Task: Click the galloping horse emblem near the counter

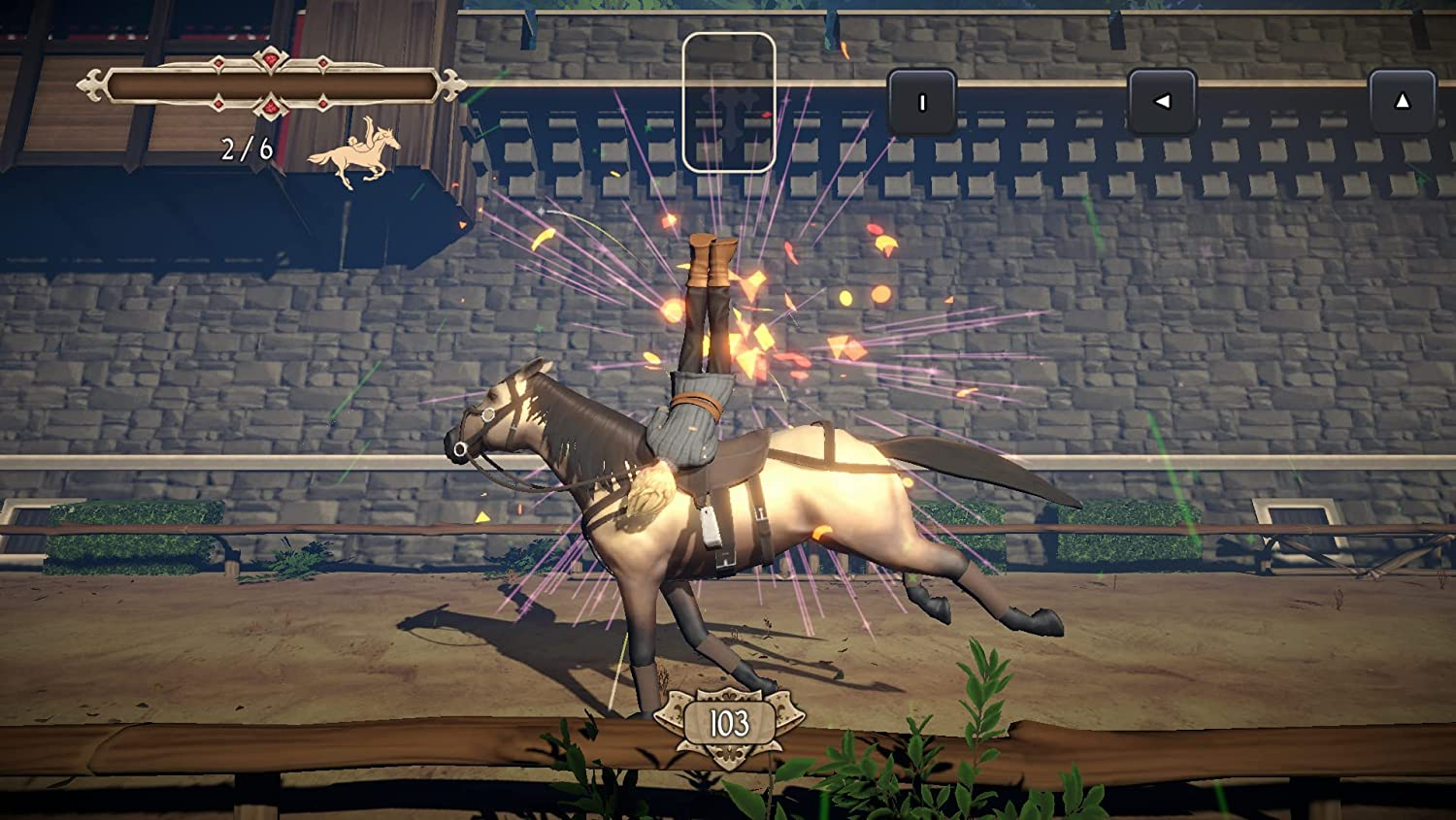Action: [x=354, y=153]
